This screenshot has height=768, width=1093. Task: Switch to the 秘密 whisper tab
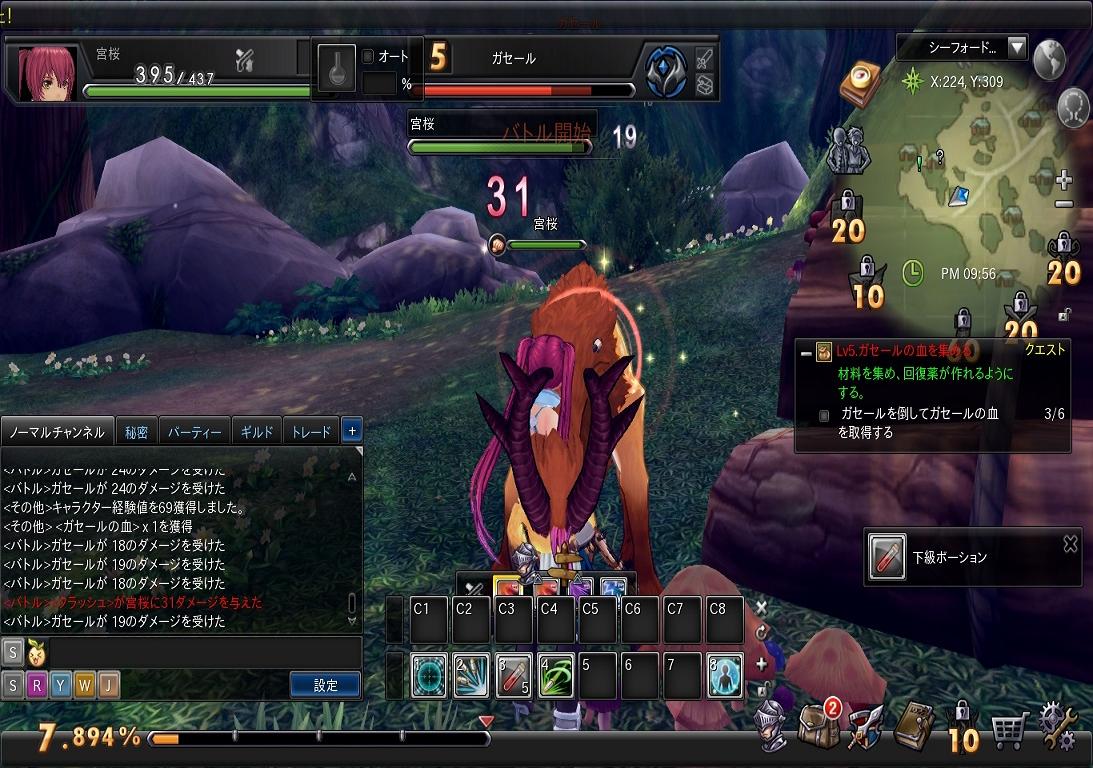click(136, 432)
